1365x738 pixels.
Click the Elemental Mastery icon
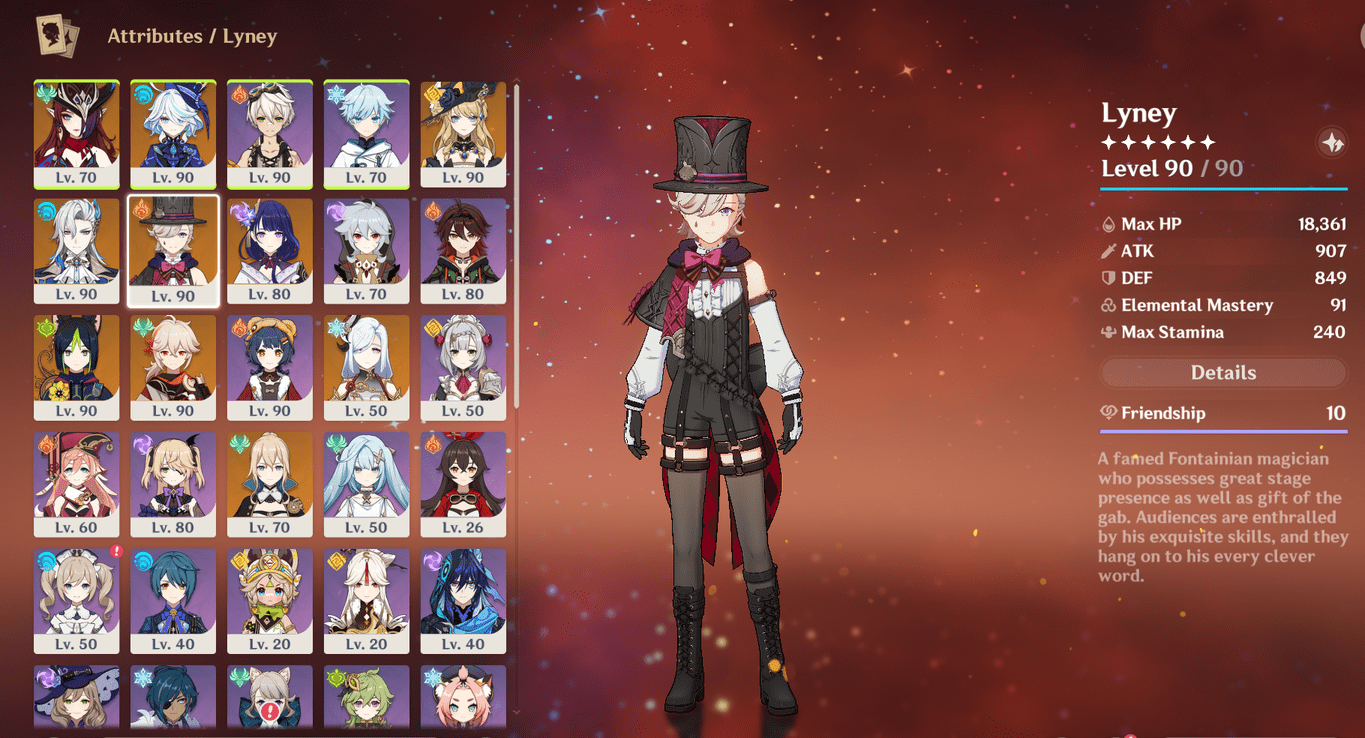tap(1110, 304)
